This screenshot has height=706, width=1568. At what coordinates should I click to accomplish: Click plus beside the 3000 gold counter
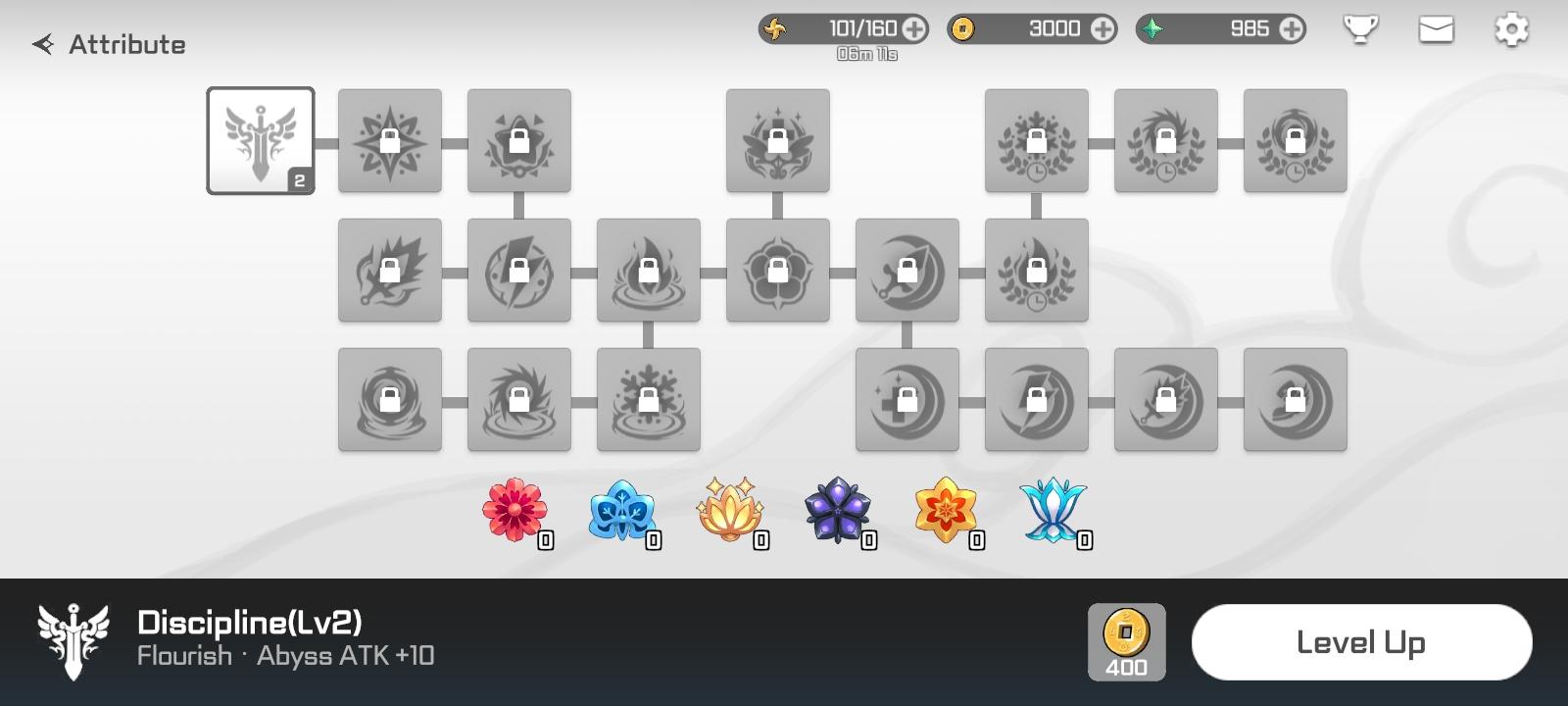click(1100, 28)
